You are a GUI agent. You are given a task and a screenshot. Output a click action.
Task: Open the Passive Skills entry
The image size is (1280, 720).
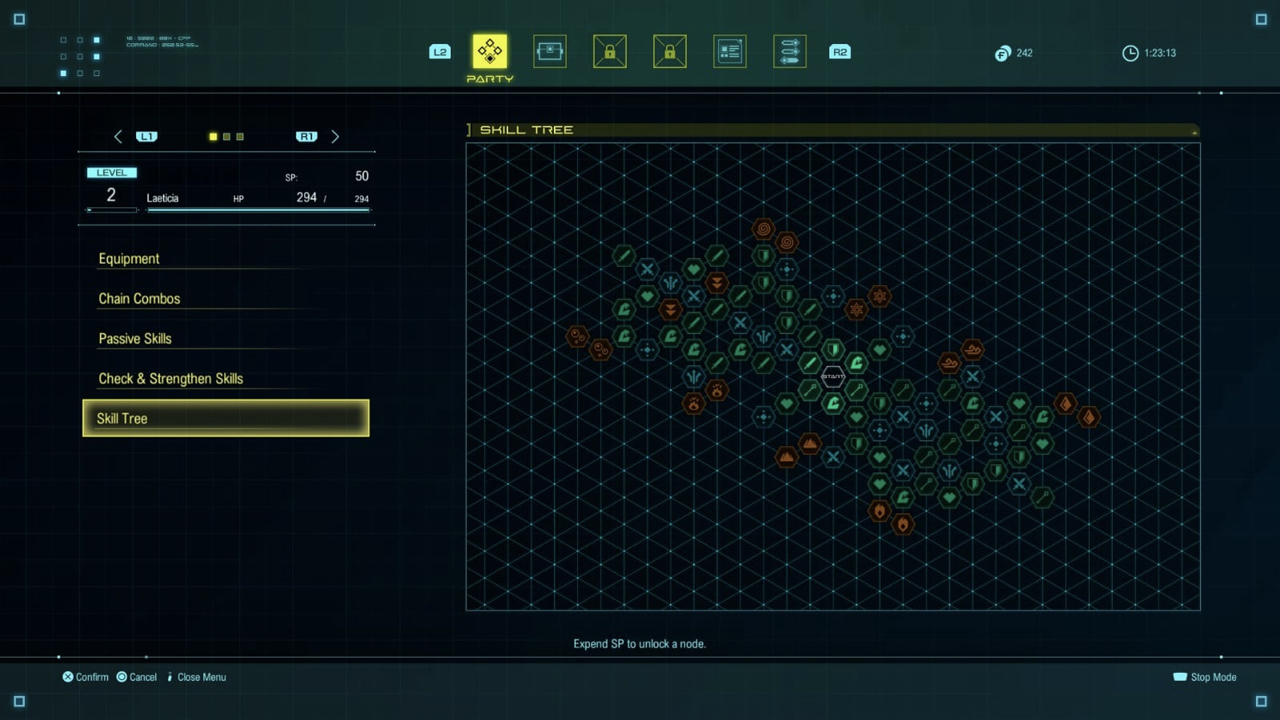point(135,339)
